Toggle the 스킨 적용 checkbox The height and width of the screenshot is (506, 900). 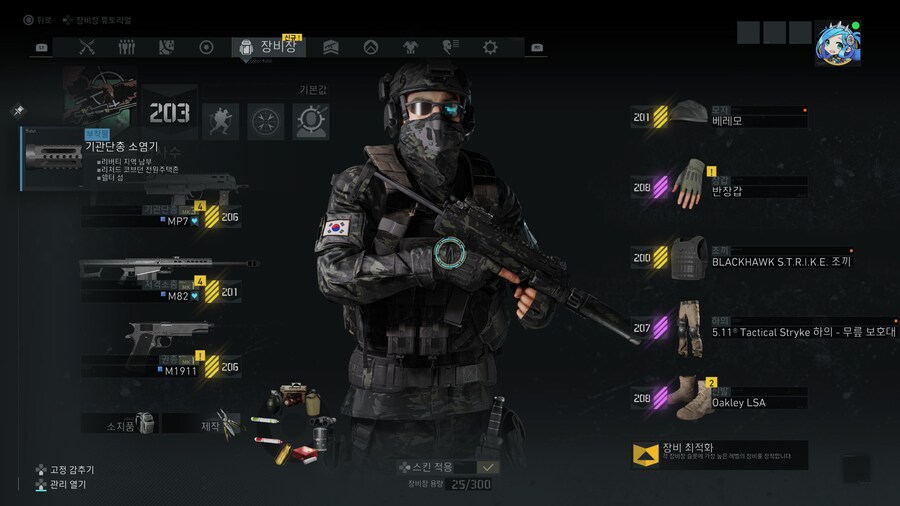click(x=488, y=467)
